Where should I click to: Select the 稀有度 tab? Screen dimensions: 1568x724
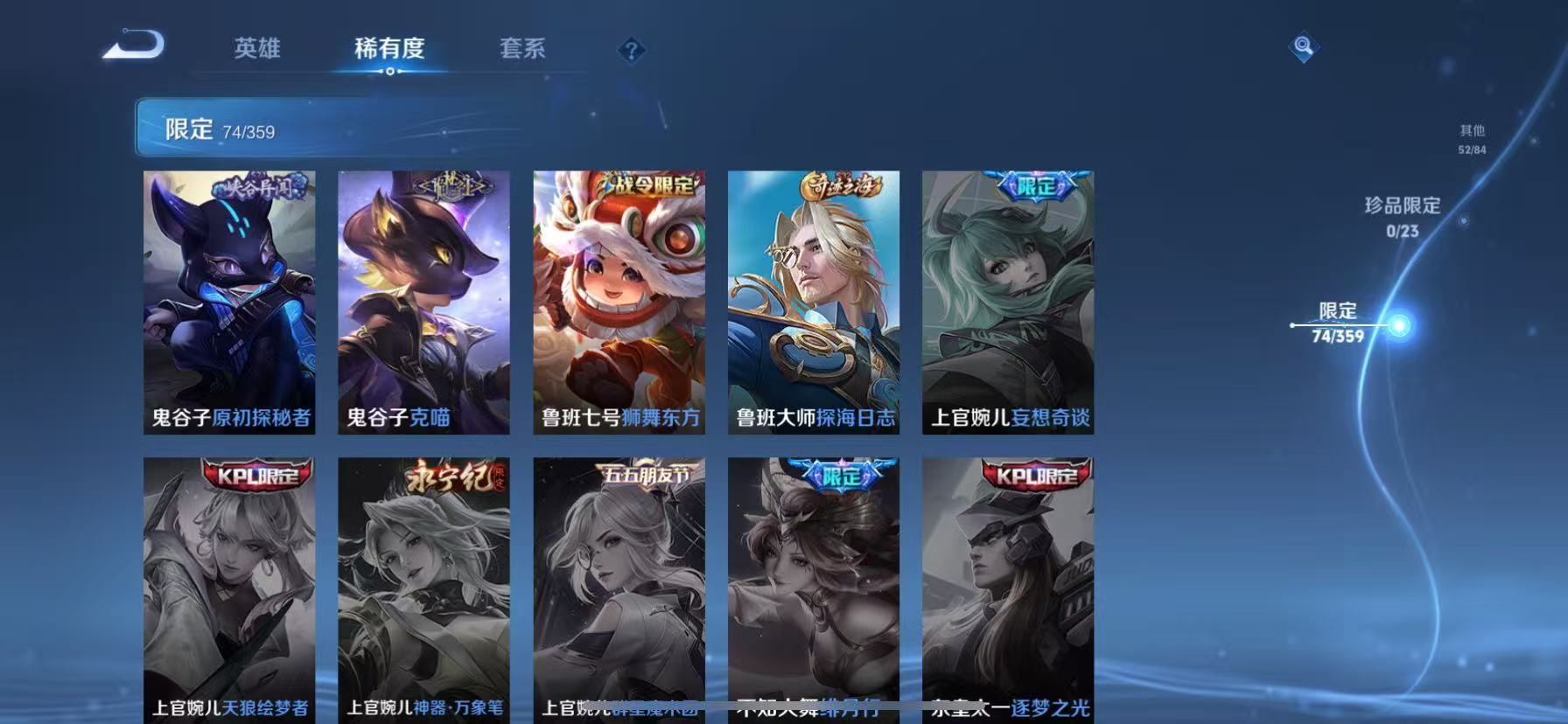pyautogui.click(x=388, y=50)
